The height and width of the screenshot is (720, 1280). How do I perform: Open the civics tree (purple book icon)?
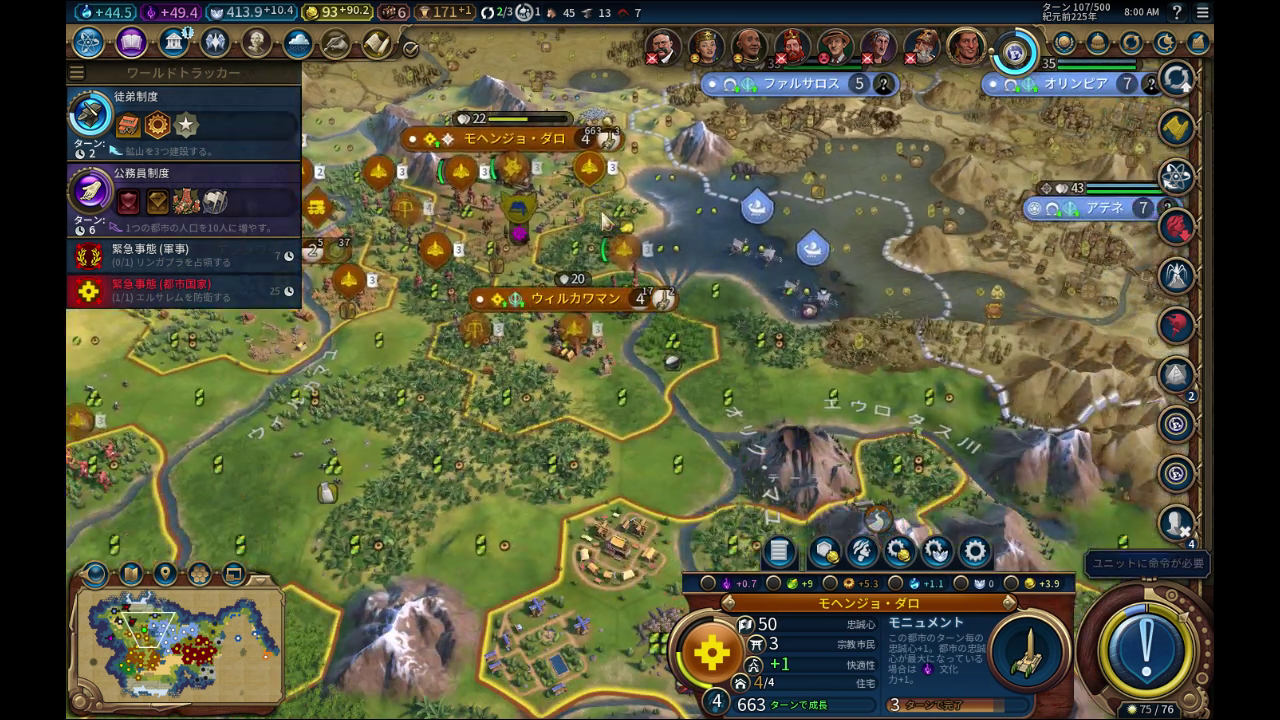coord(131,43)
